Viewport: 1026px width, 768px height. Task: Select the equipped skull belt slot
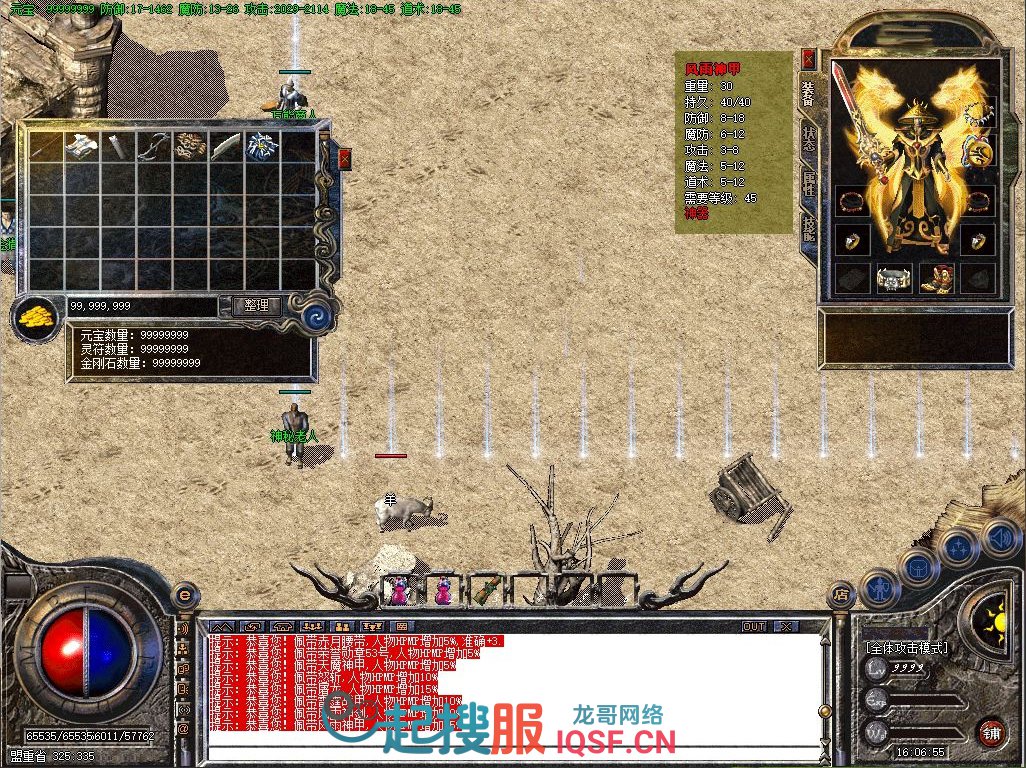[x=893, y=279]
